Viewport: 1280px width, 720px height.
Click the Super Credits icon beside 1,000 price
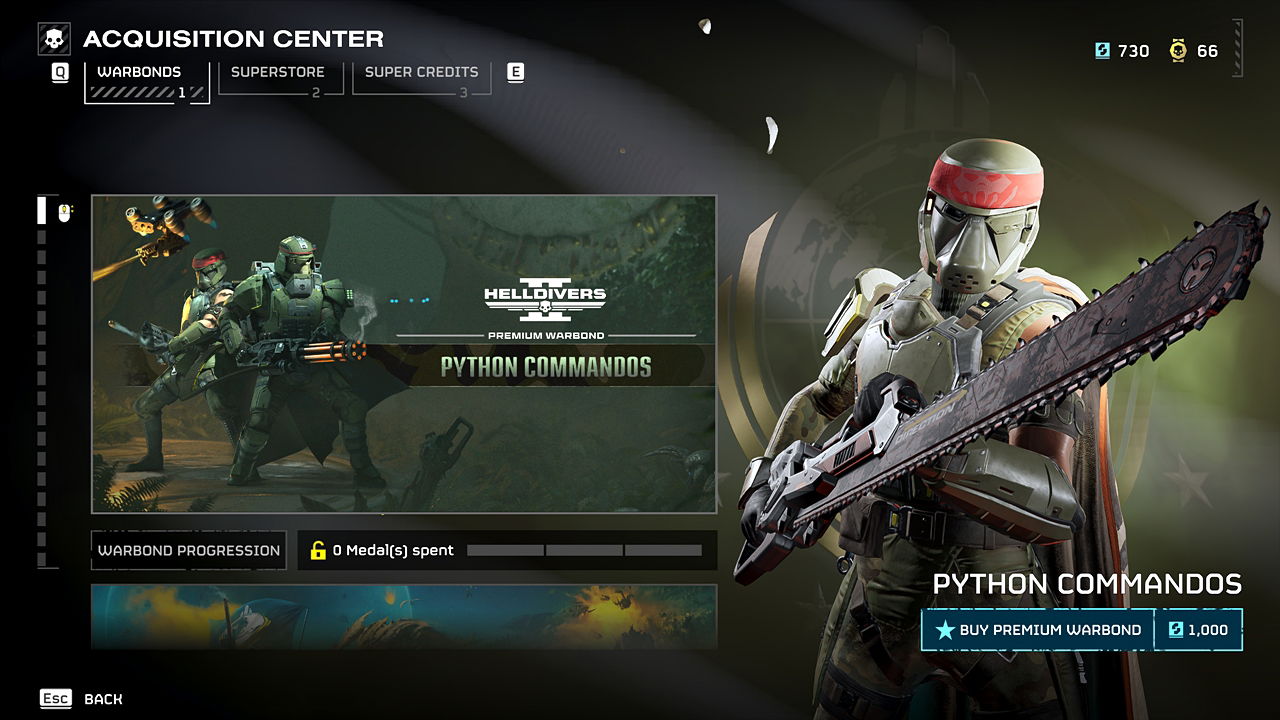pyautogui.click(x=1175, y=630)
